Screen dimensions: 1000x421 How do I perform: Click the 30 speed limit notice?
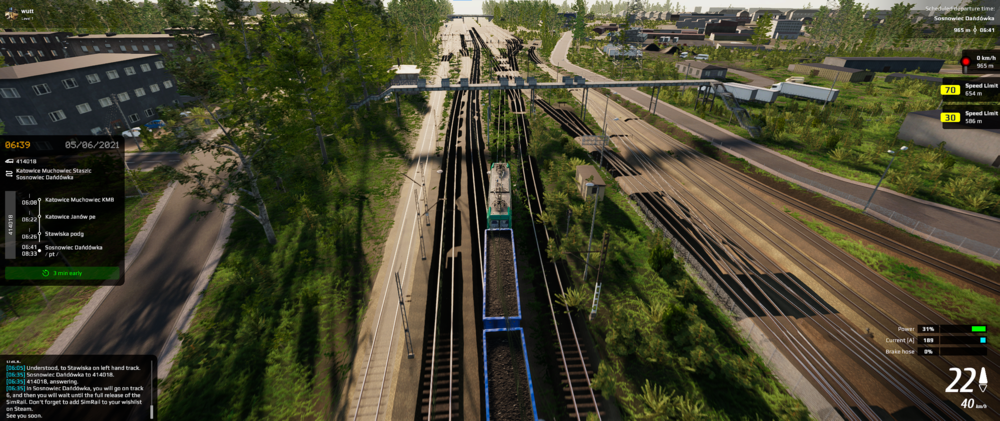point(968,117)
